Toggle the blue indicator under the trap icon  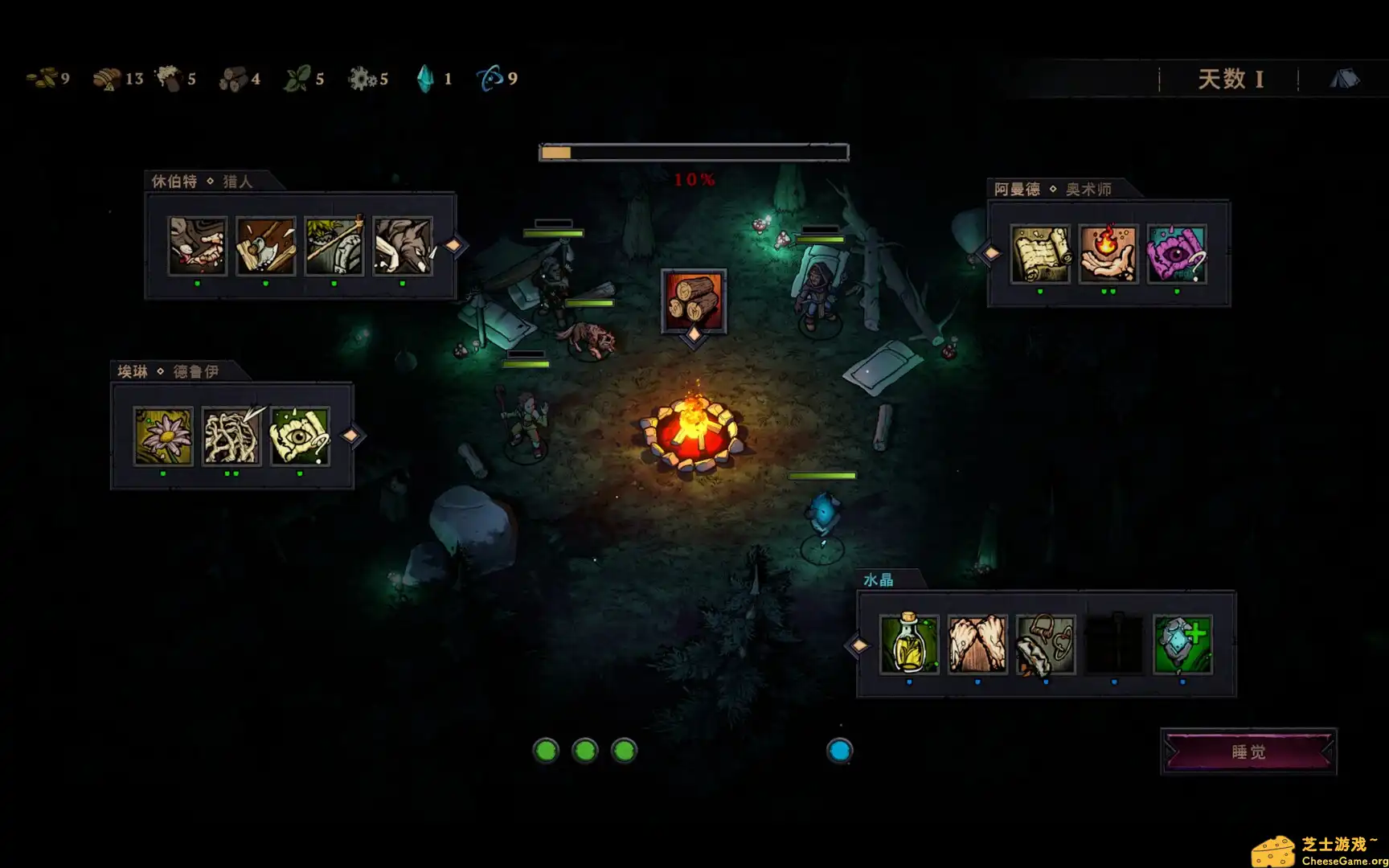[x=1045, y=681]
